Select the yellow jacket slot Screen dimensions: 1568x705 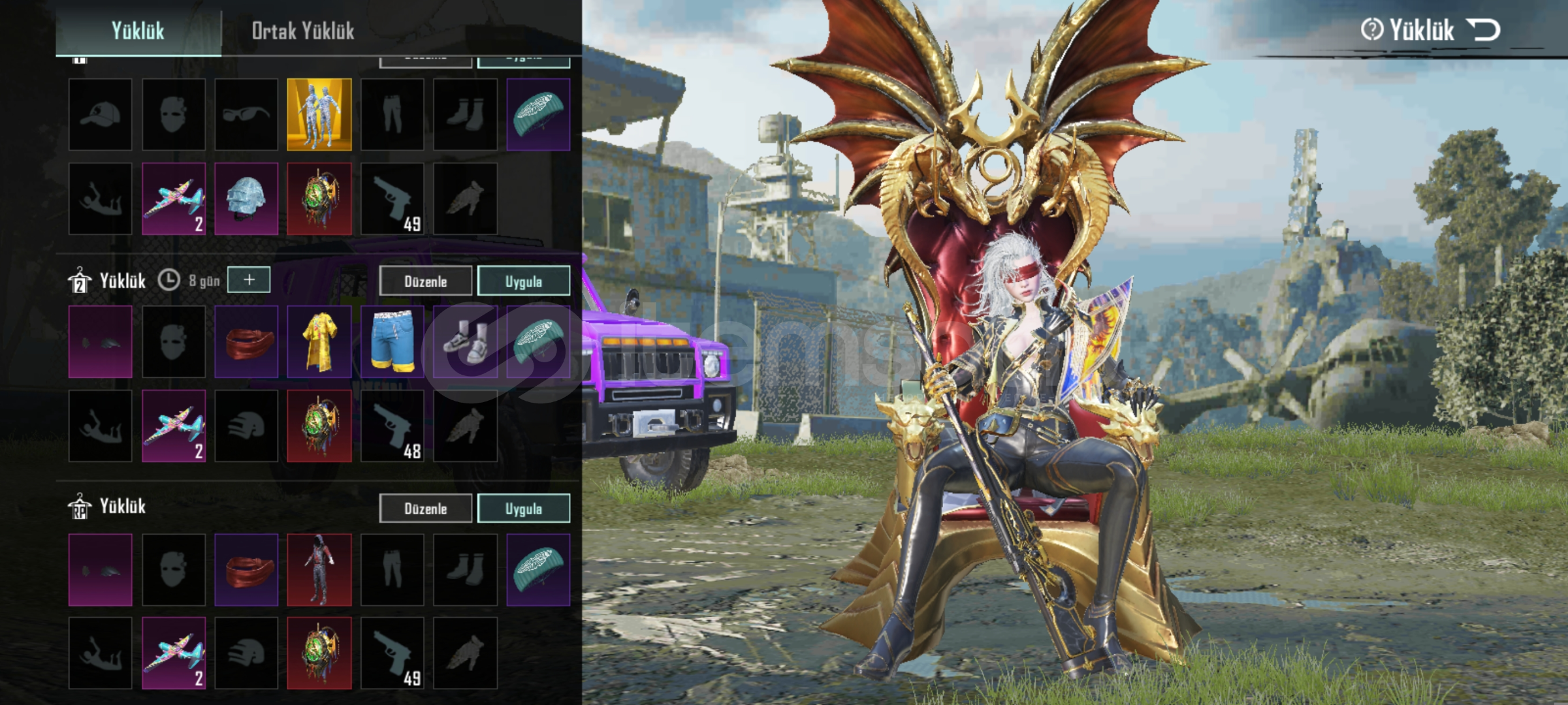point(319,342)
